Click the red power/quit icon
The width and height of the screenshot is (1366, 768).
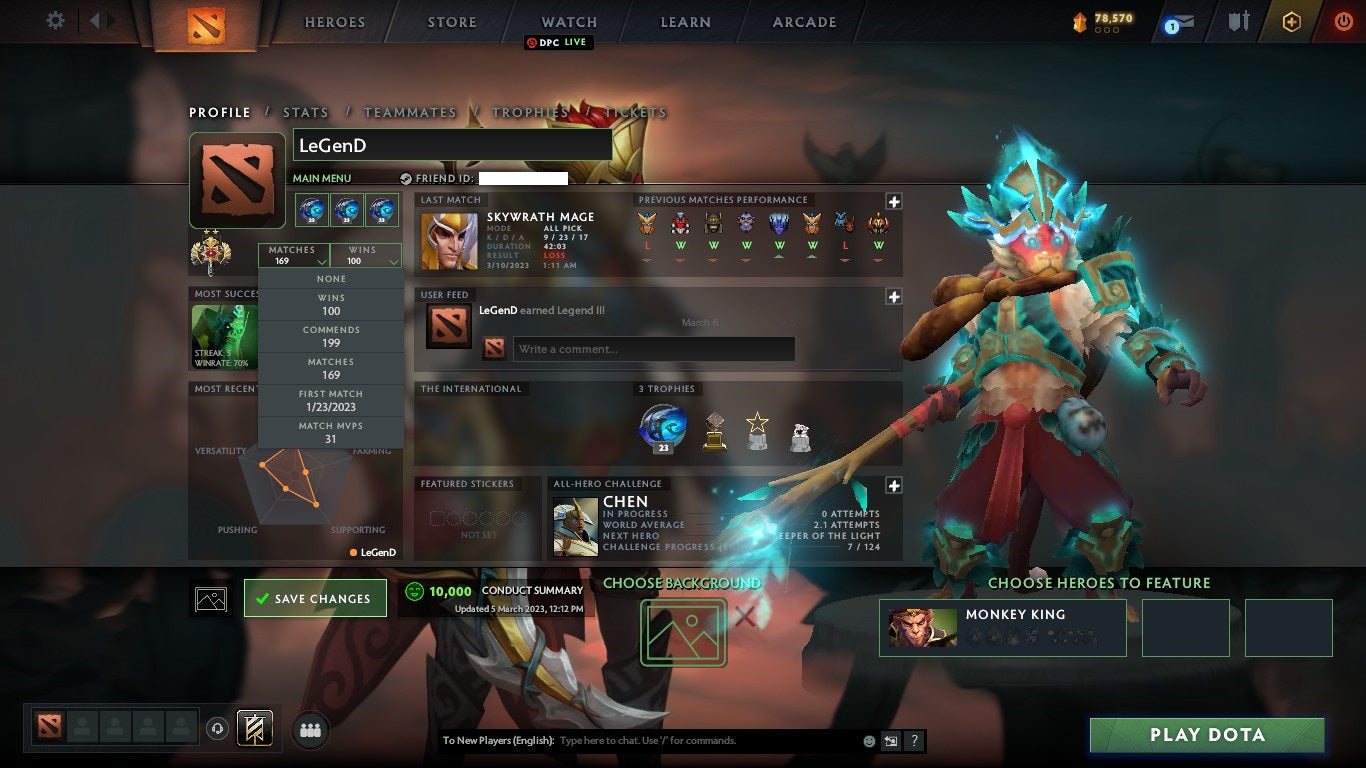(1341, 21)
